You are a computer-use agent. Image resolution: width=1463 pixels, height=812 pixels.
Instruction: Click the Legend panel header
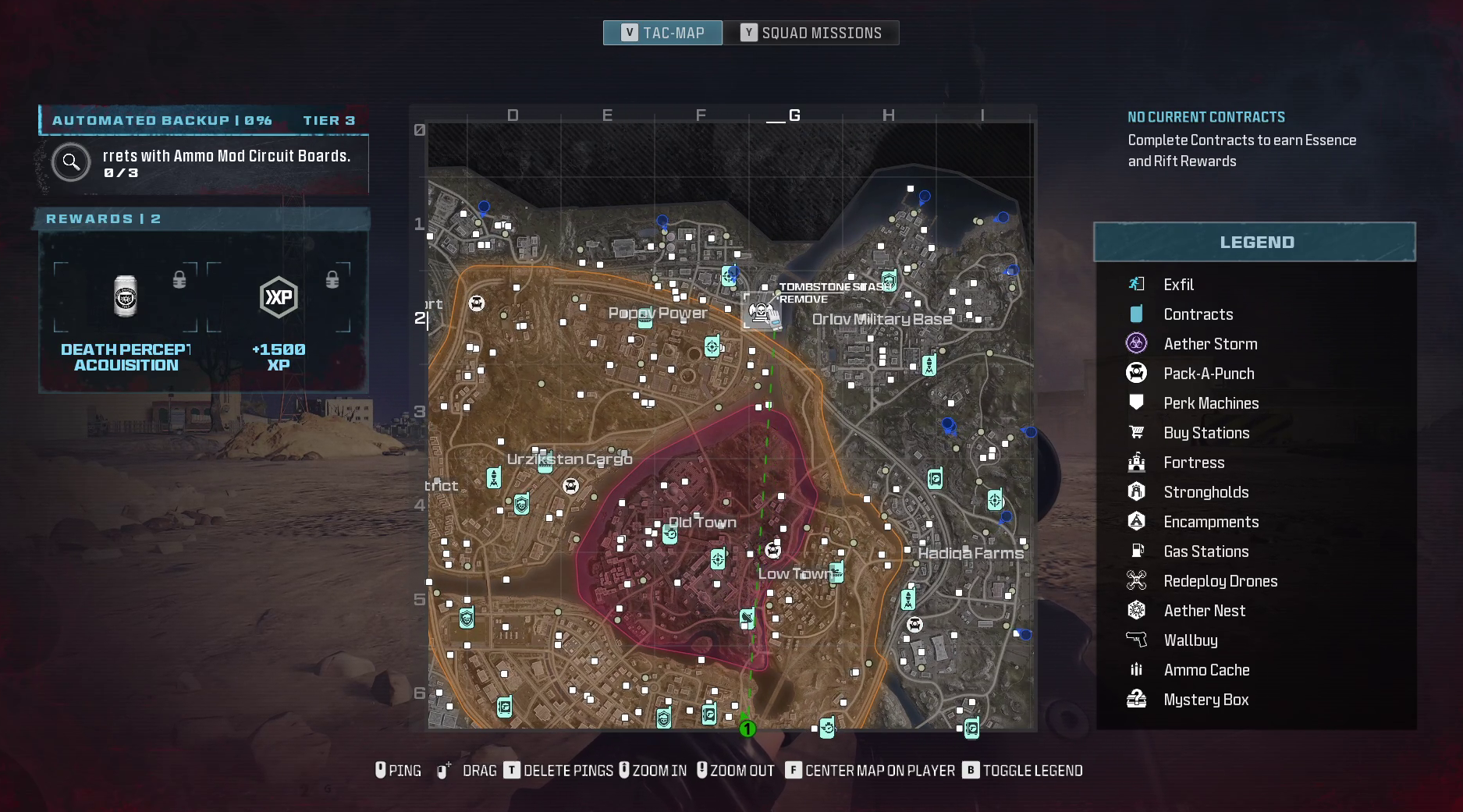pyautogui.click(x=1255, y=243)
